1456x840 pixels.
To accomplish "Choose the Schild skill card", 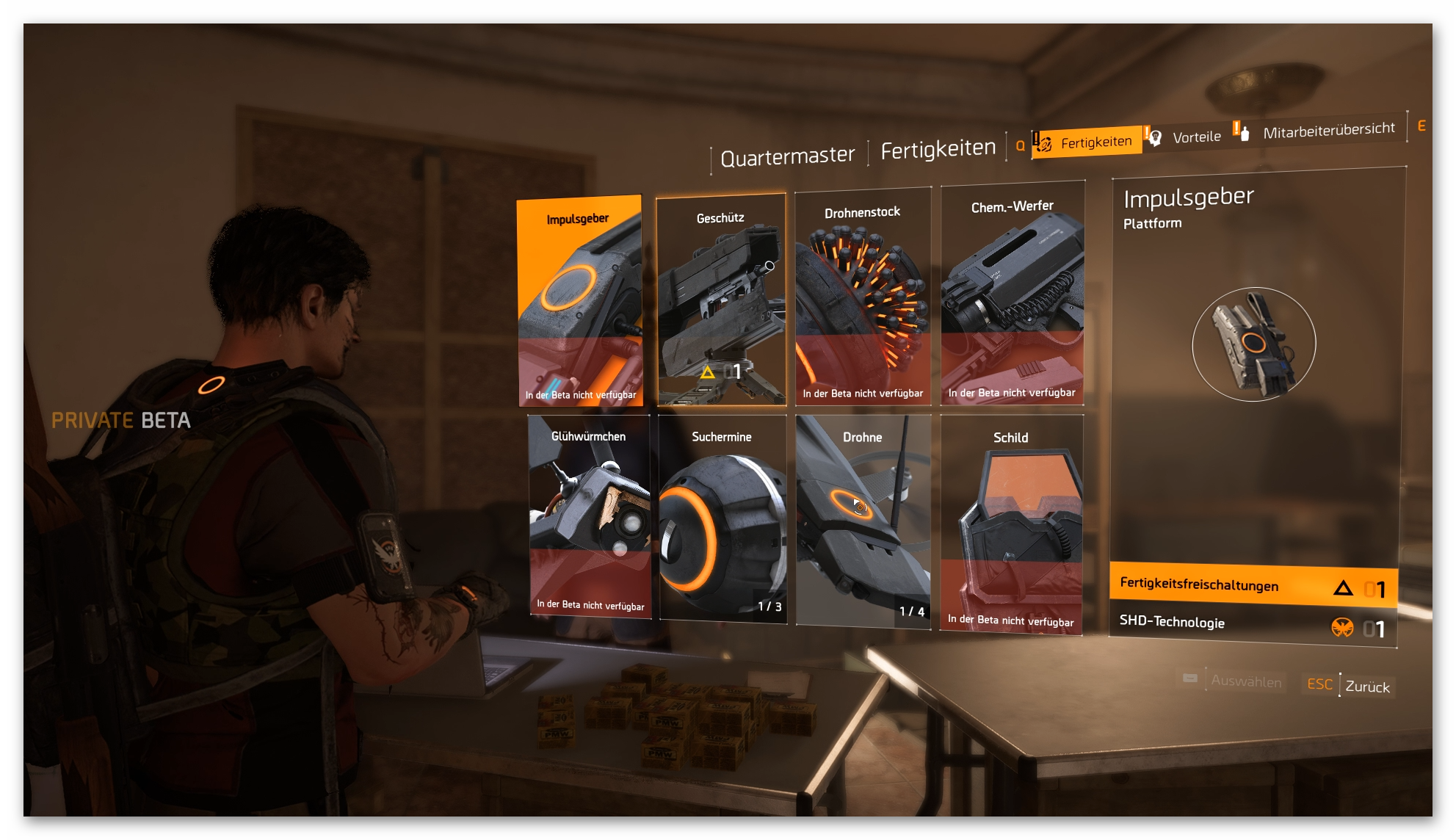I will [x=1011, y=524].
